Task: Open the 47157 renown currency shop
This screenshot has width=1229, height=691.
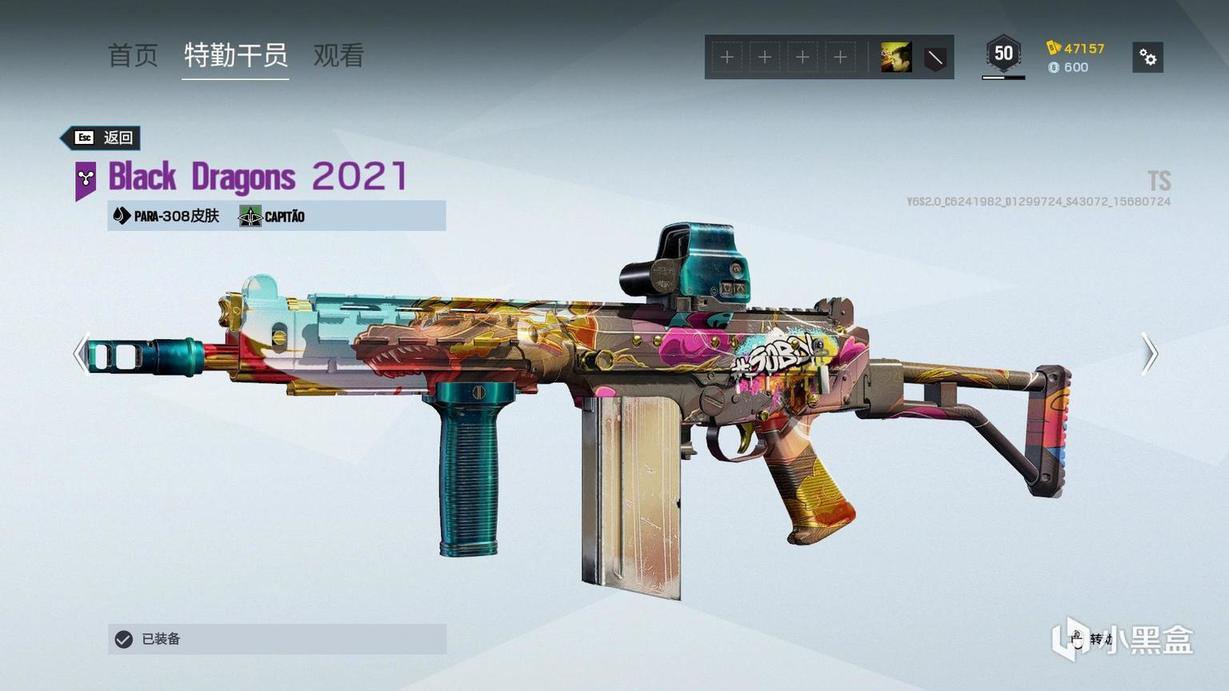Action: pyautogui.click(x=1076, y=48)
